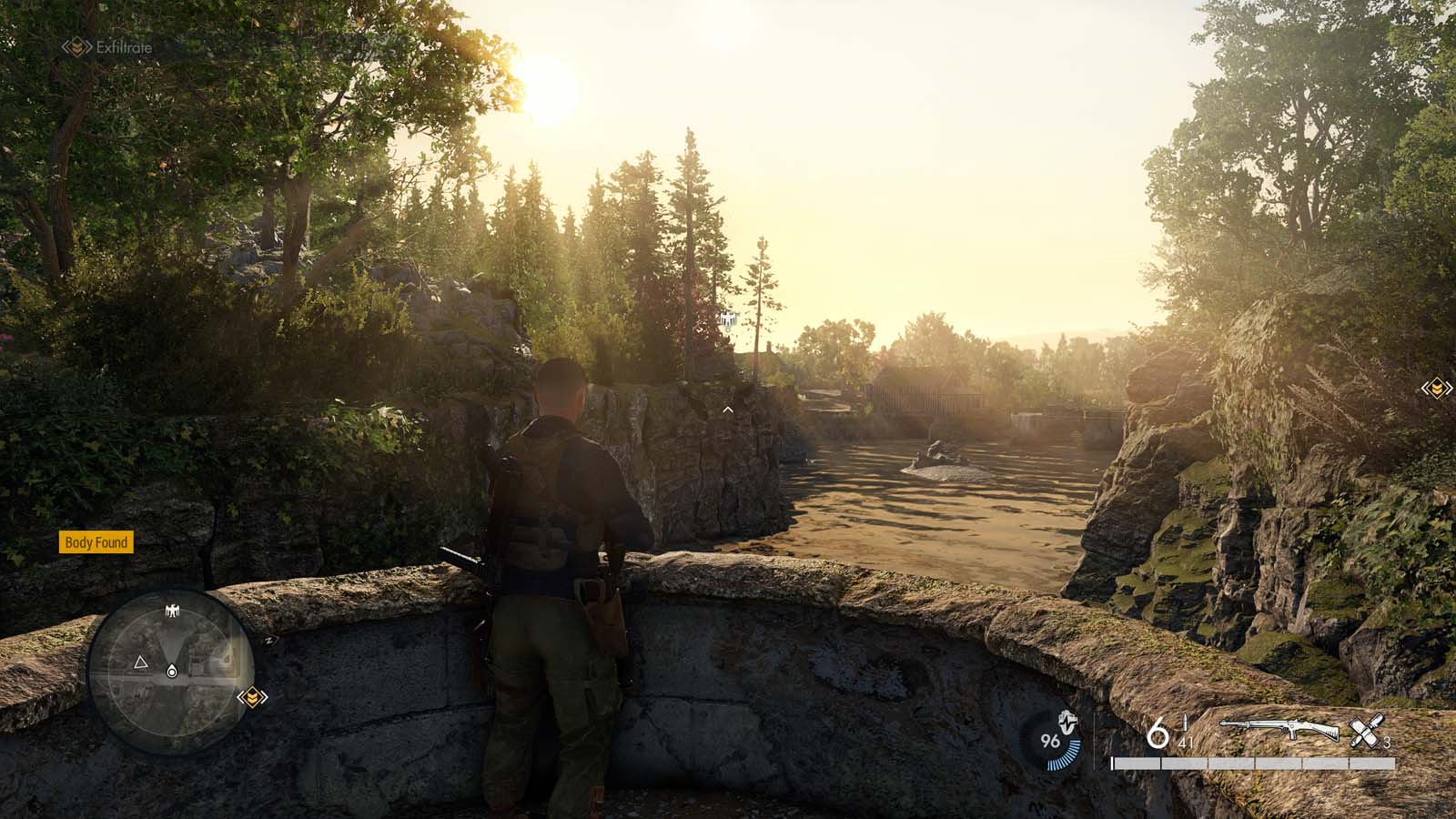This screenshot has width=1456, height=819.
Task: Click the yellow chevron marker on the minimap
Action: [x=253, y=697]
